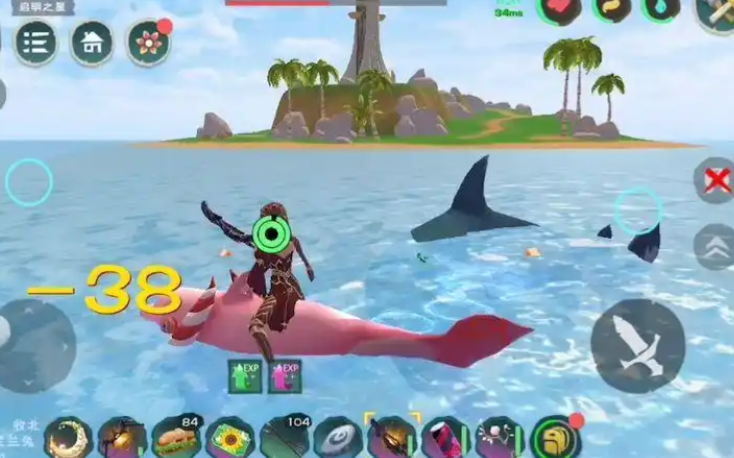Select the crescent moon hotbar slot

[68, 438]
